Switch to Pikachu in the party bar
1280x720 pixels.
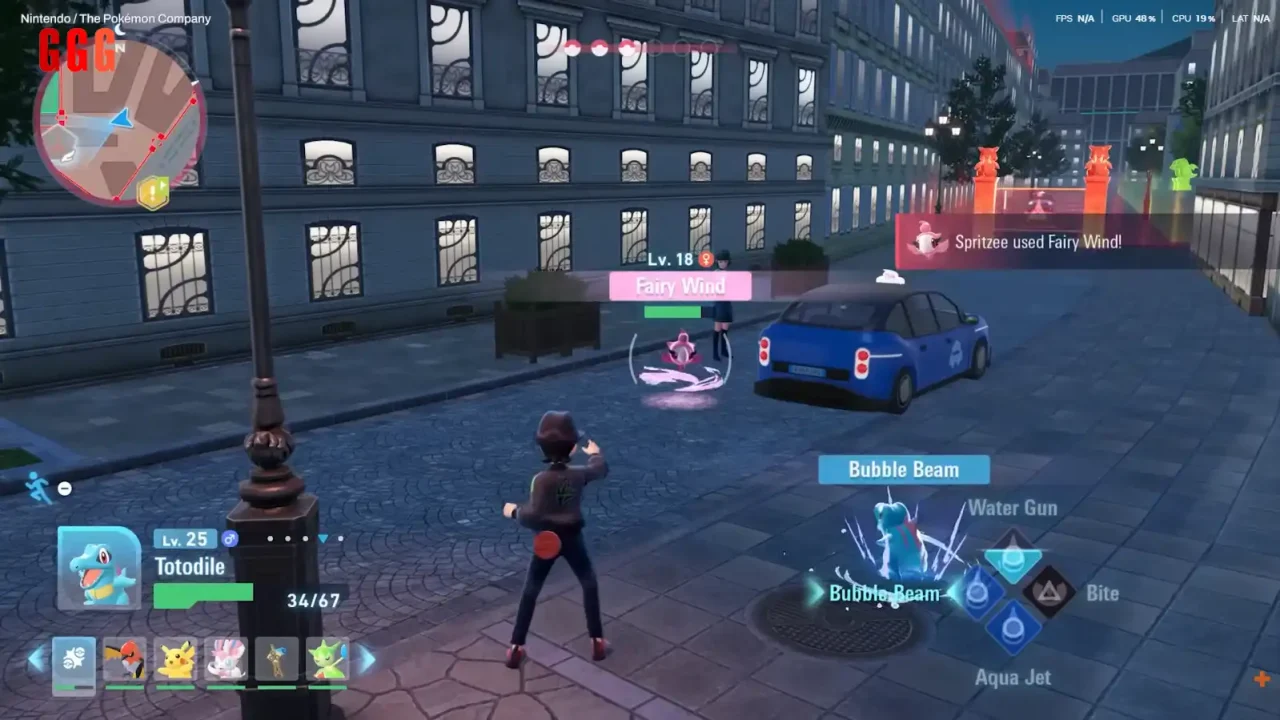coord(176,661)
